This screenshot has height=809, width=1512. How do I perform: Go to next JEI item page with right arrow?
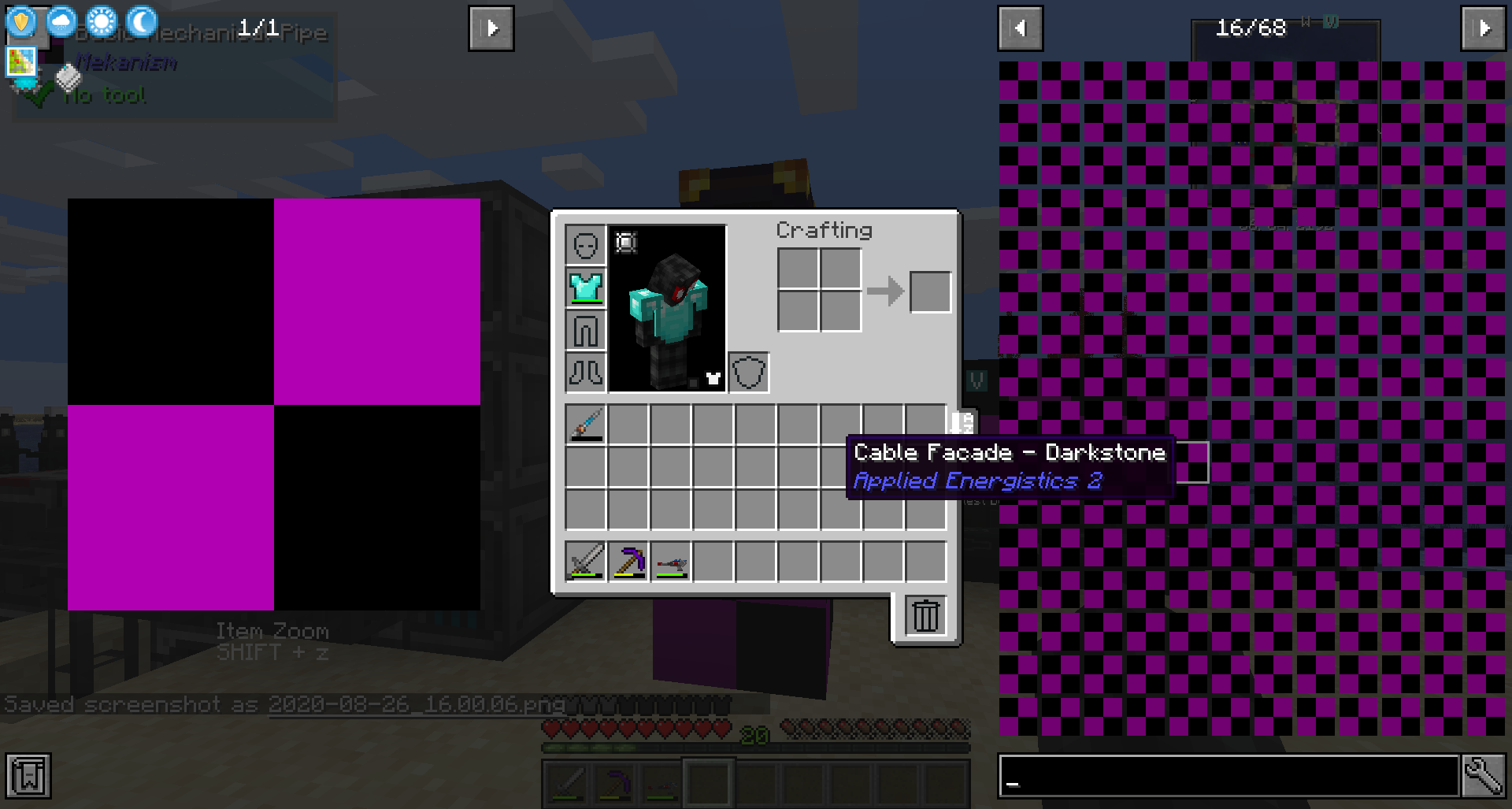coord(1483,28)
